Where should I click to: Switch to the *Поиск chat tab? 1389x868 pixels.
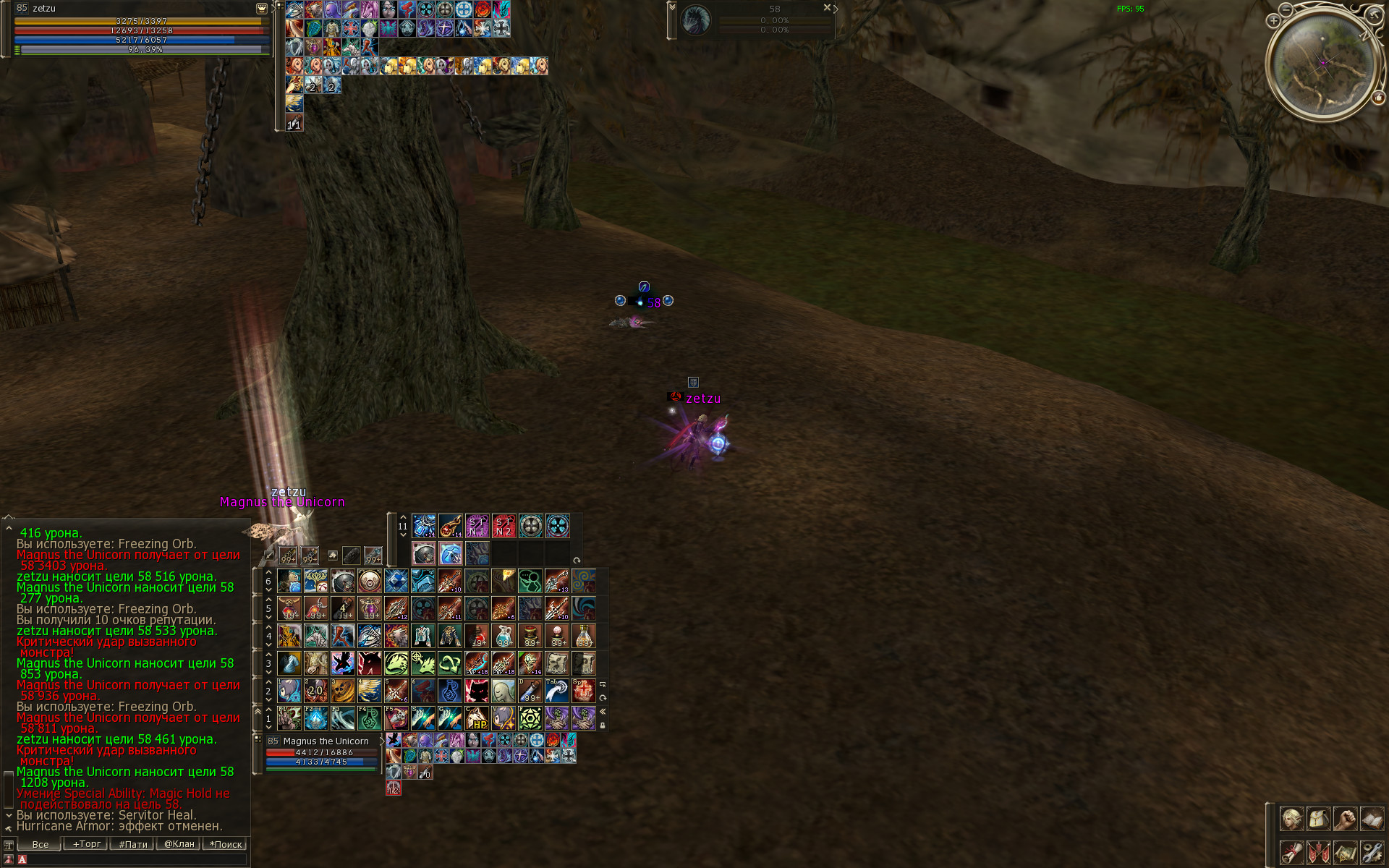coord(226,844)
